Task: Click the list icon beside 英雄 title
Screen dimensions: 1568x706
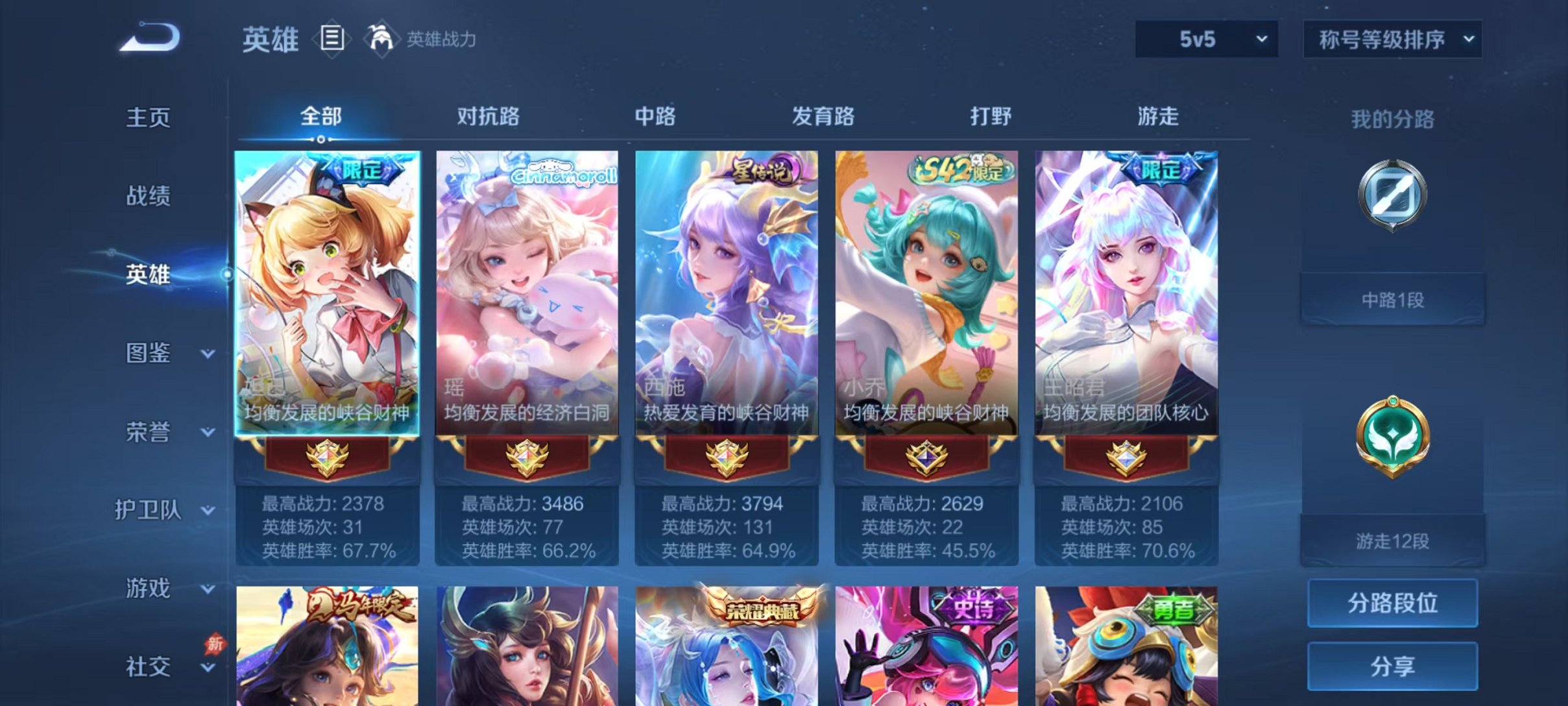Action: (333, 39)
